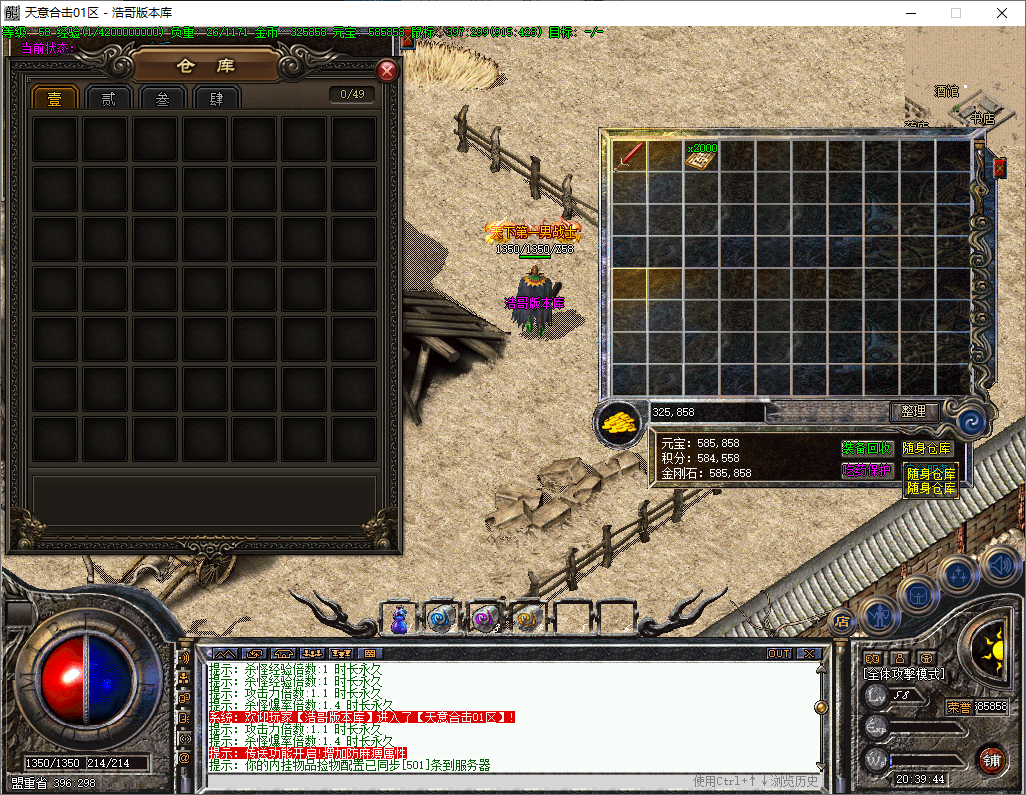
Task: Maximize the game window
Action: coord(956,13)
